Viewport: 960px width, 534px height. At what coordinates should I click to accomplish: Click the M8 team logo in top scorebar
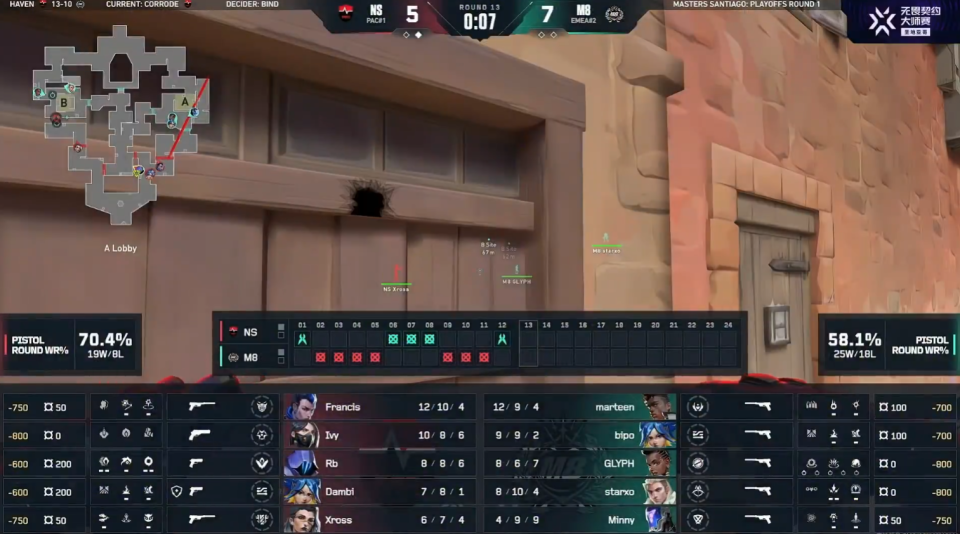(x=614, y=15)
